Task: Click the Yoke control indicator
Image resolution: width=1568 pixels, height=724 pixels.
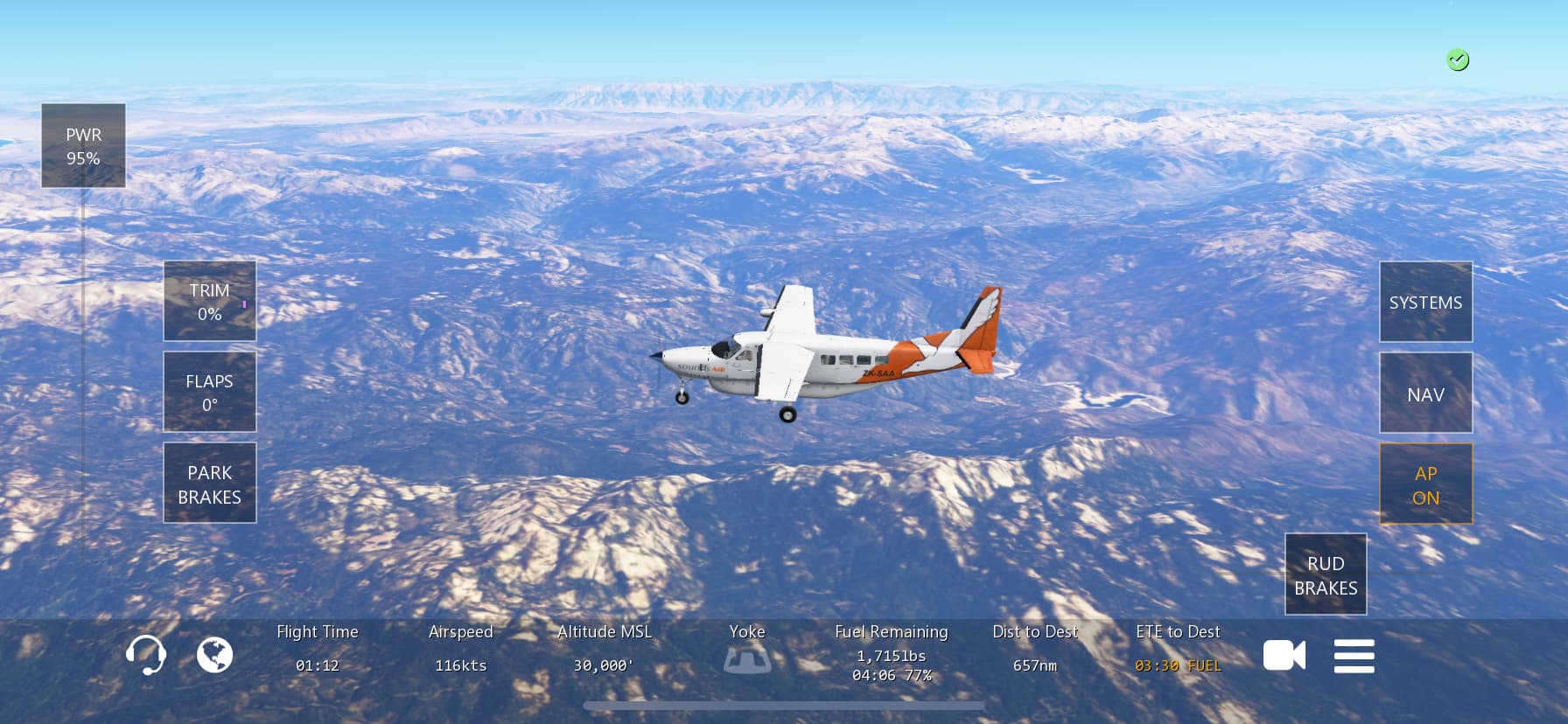Action: click(747, 658)
